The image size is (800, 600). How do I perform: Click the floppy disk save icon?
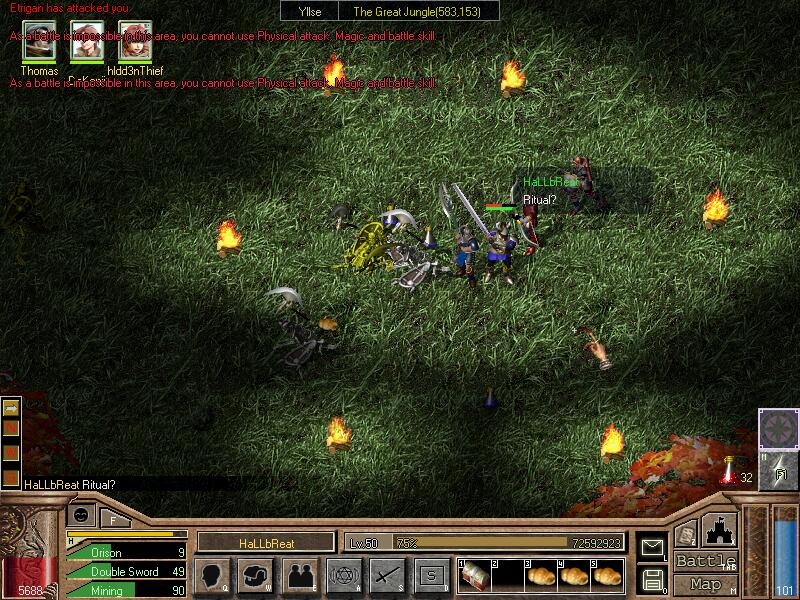point(651,578)
